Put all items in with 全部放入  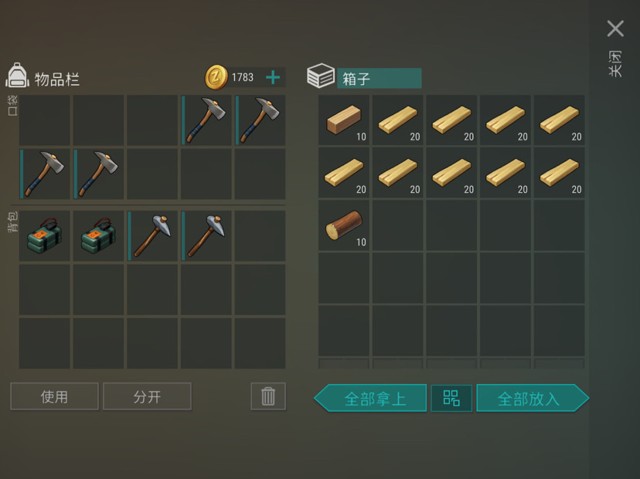coord(530,398)
